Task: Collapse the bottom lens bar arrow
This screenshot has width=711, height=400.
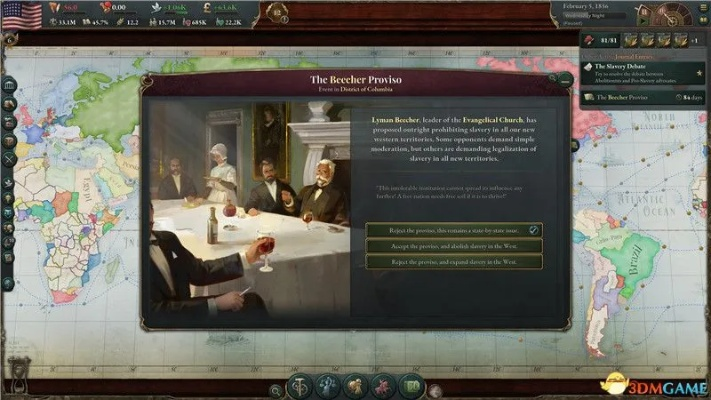Action: 434,390
